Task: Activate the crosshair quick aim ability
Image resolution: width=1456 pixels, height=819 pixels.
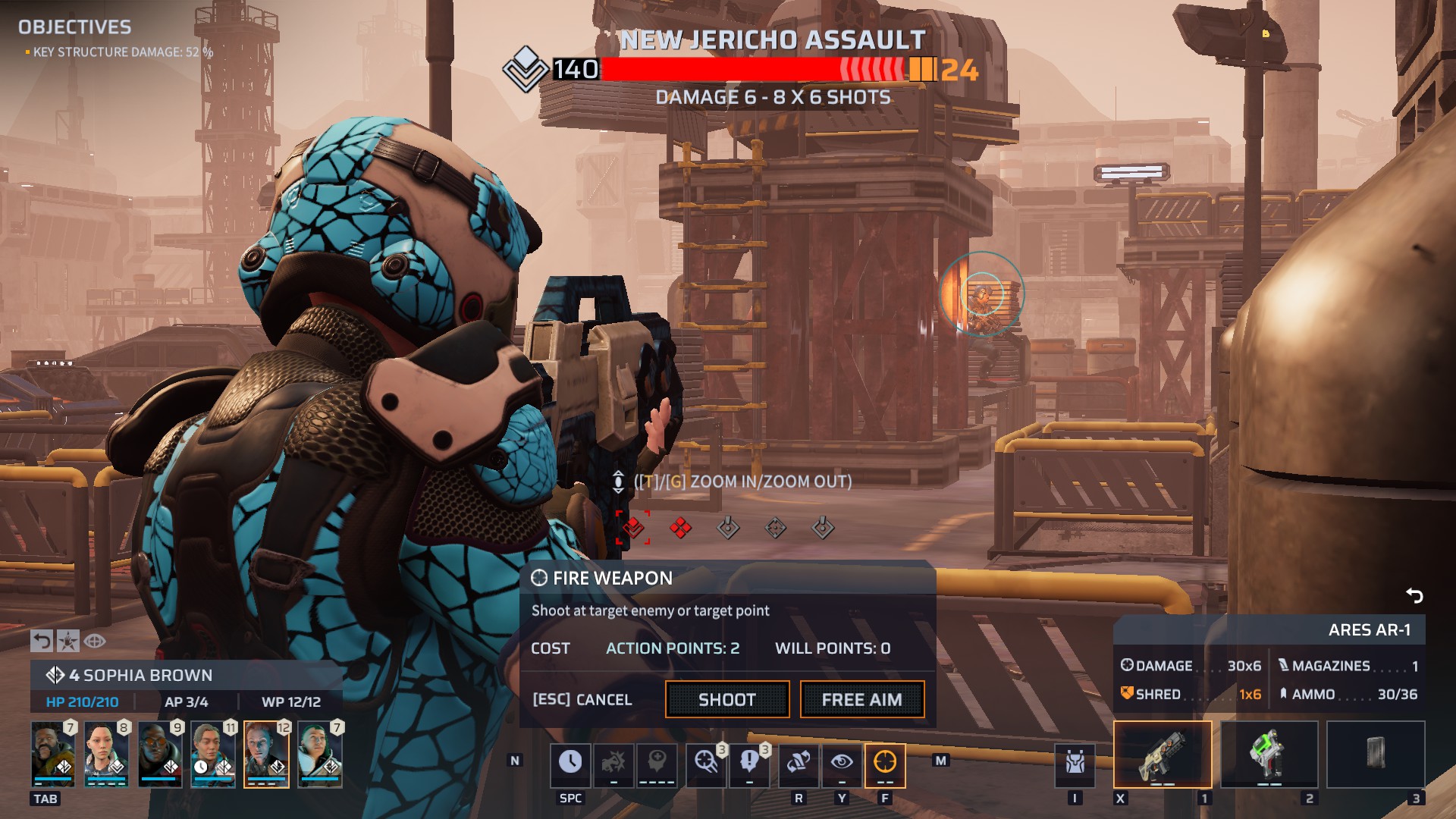Action: (706, 762)
